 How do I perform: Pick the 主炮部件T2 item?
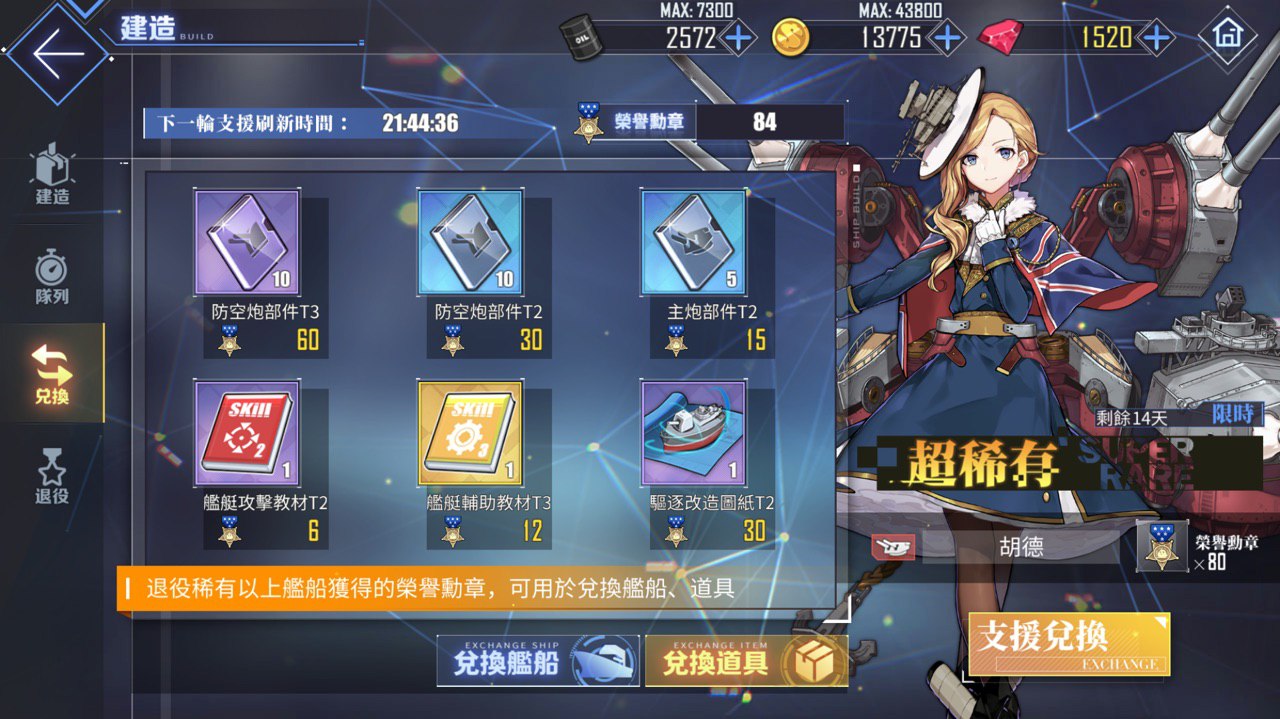coord(693,242)
